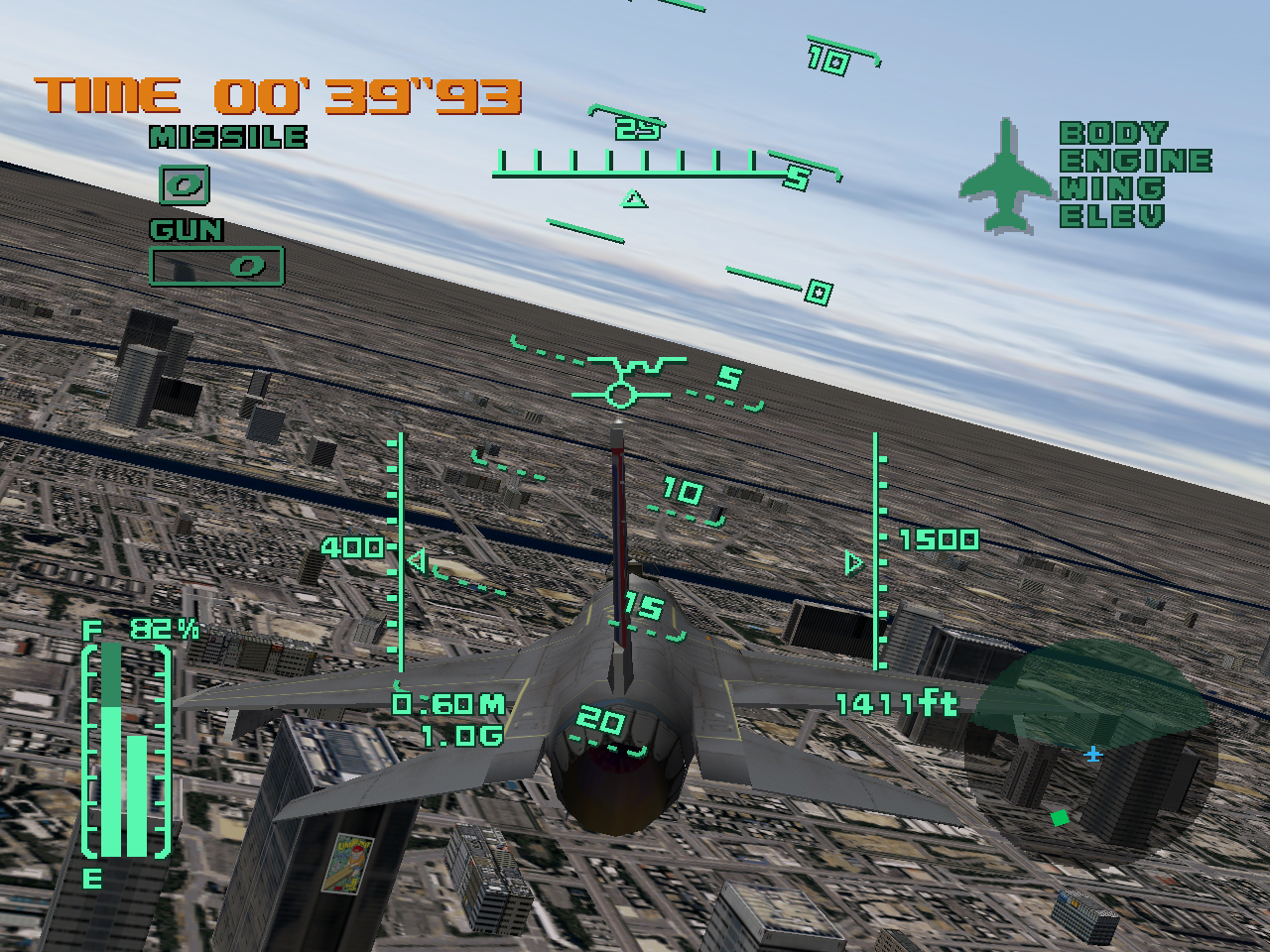Image resolution: width=1270 pixels, height=952 pixels.
Task: Select the GUN weapon slot
Action: click(216, 265)
